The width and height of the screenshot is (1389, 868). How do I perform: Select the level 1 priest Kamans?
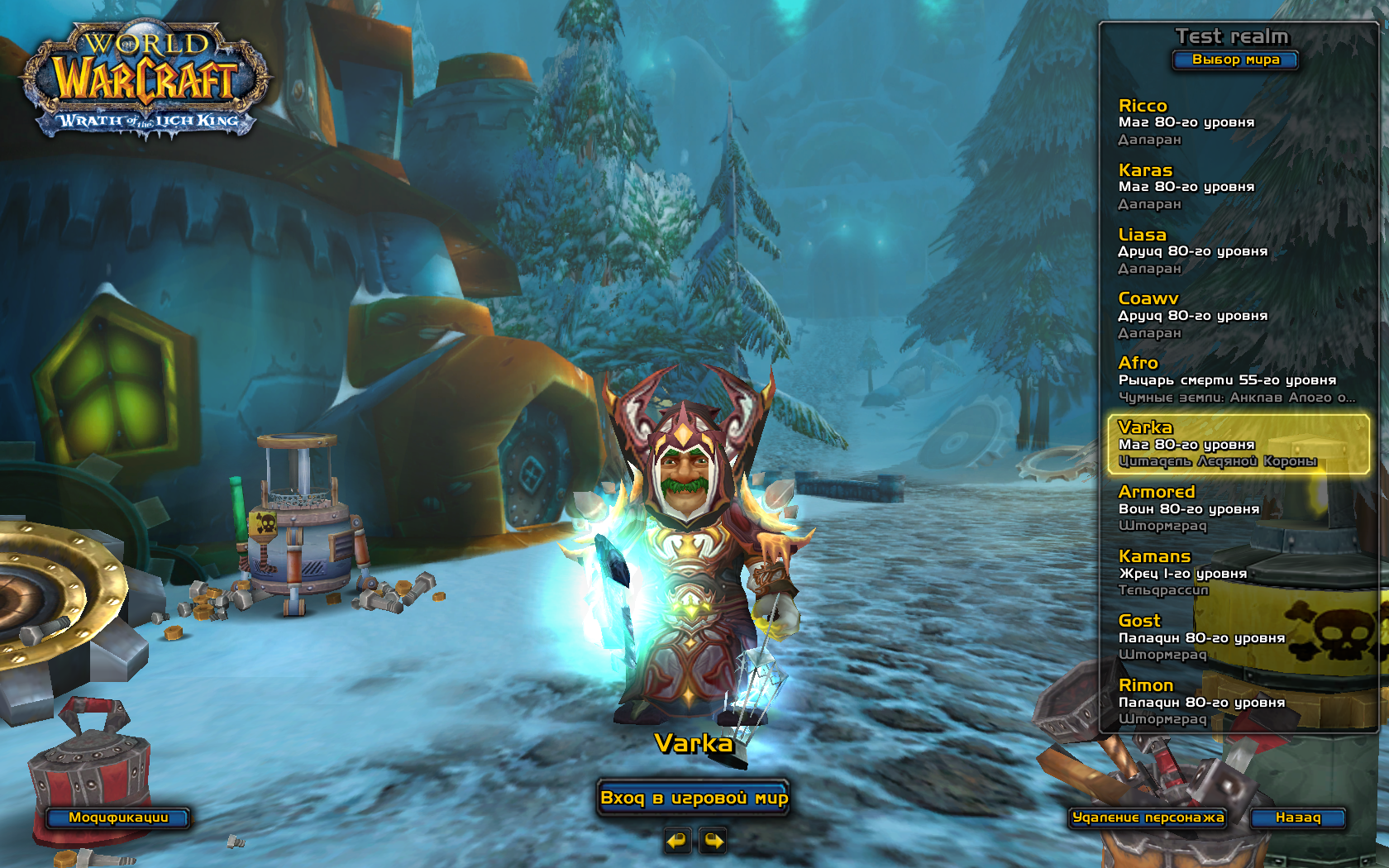(1238, 574)
